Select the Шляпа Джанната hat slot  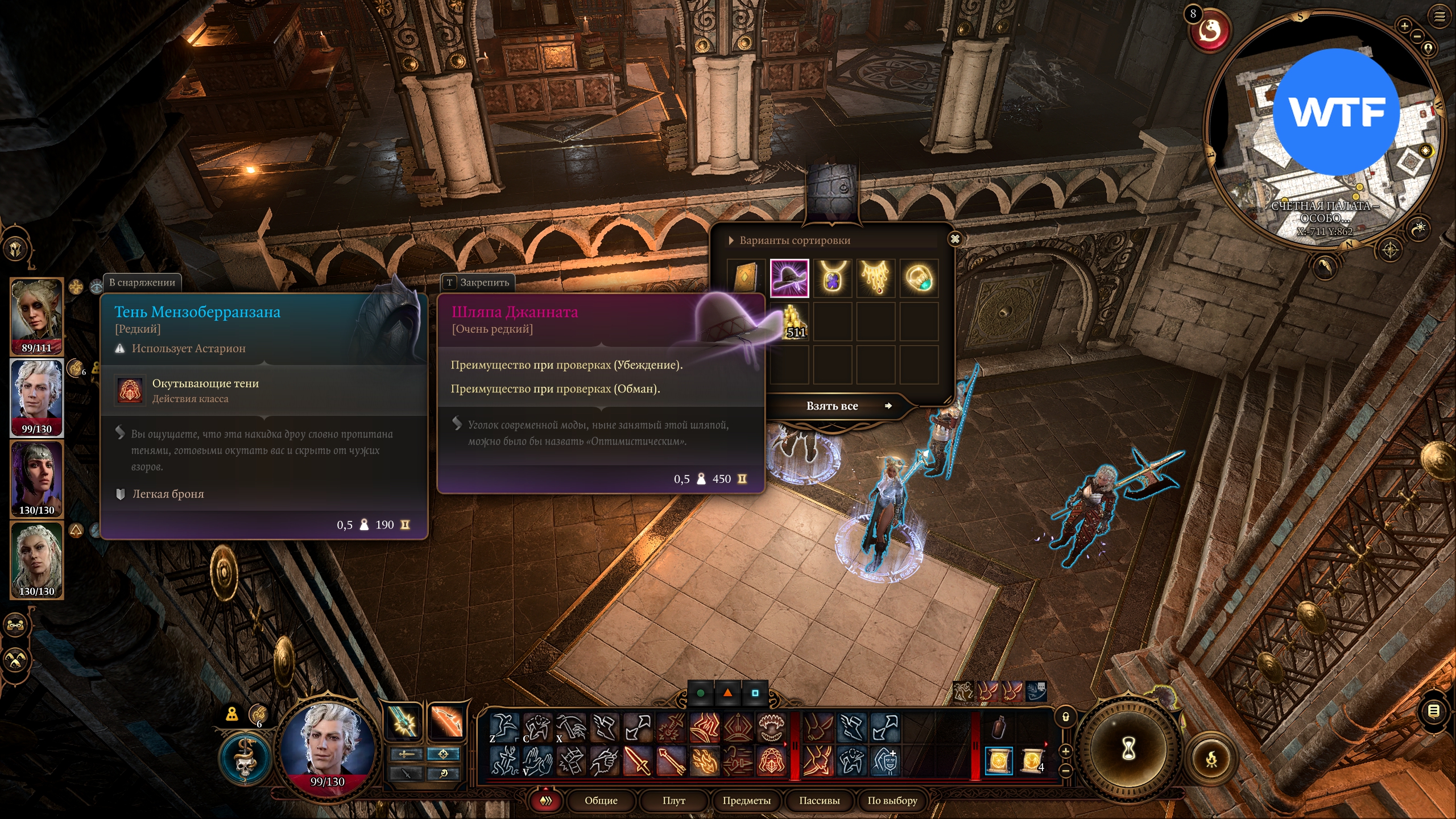(789, 278)
